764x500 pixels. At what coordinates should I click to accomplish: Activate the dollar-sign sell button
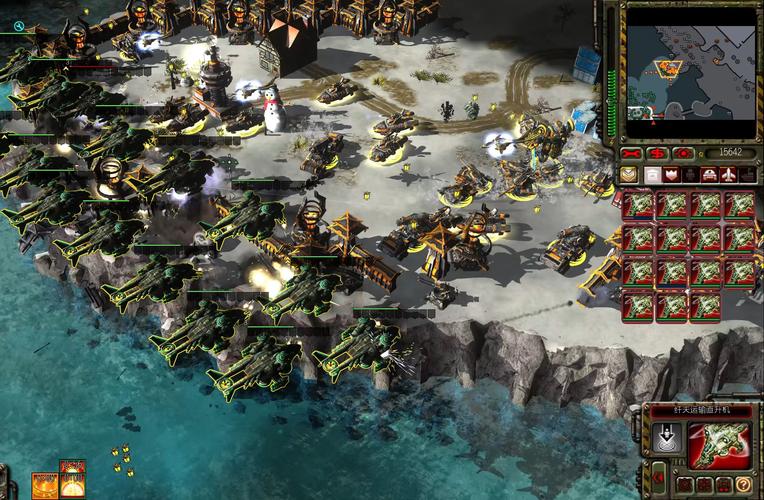pos(657,153)
